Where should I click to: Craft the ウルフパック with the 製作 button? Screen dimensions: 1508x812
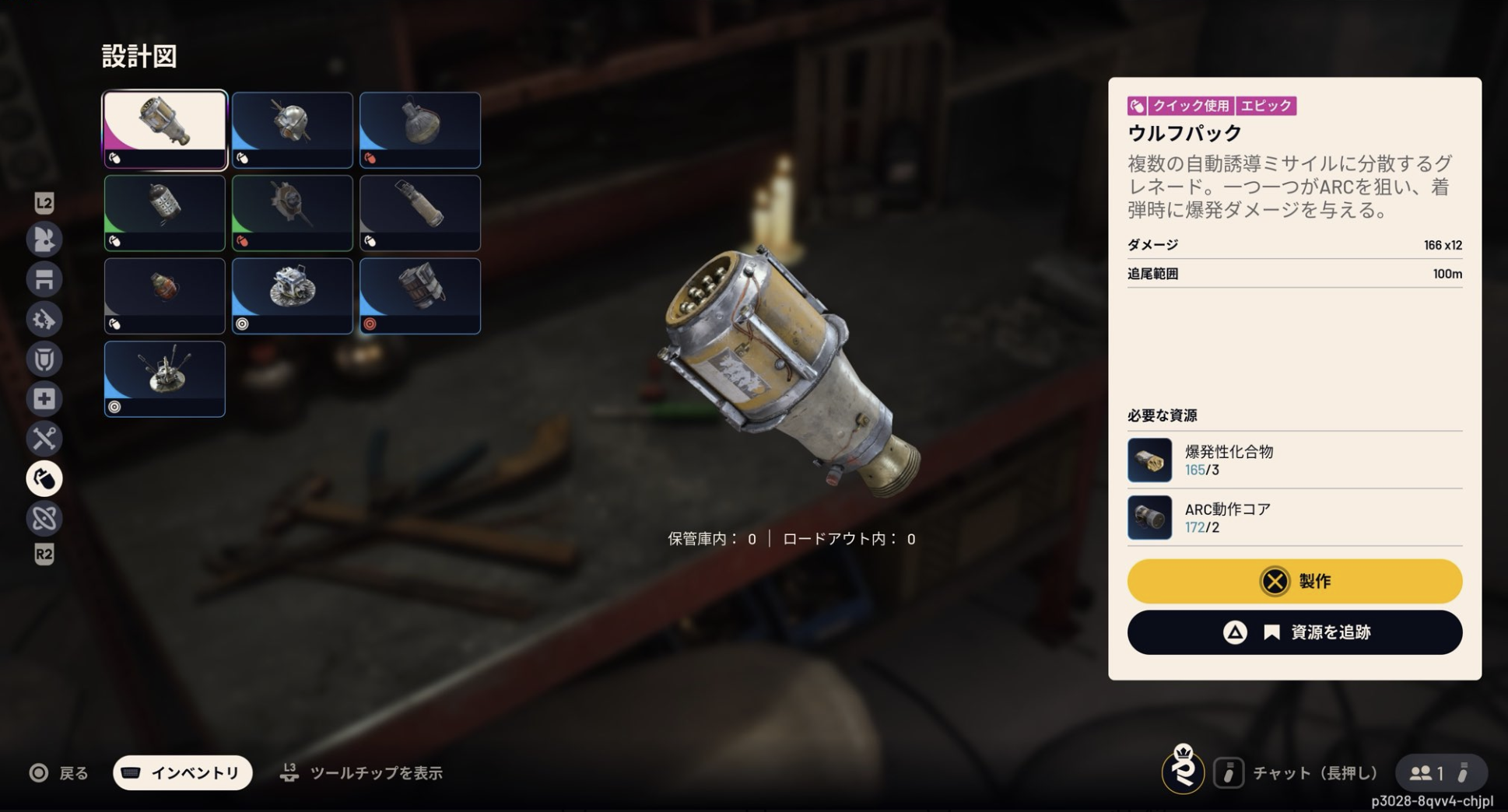pyautogui.click(x=1294, y=581)
